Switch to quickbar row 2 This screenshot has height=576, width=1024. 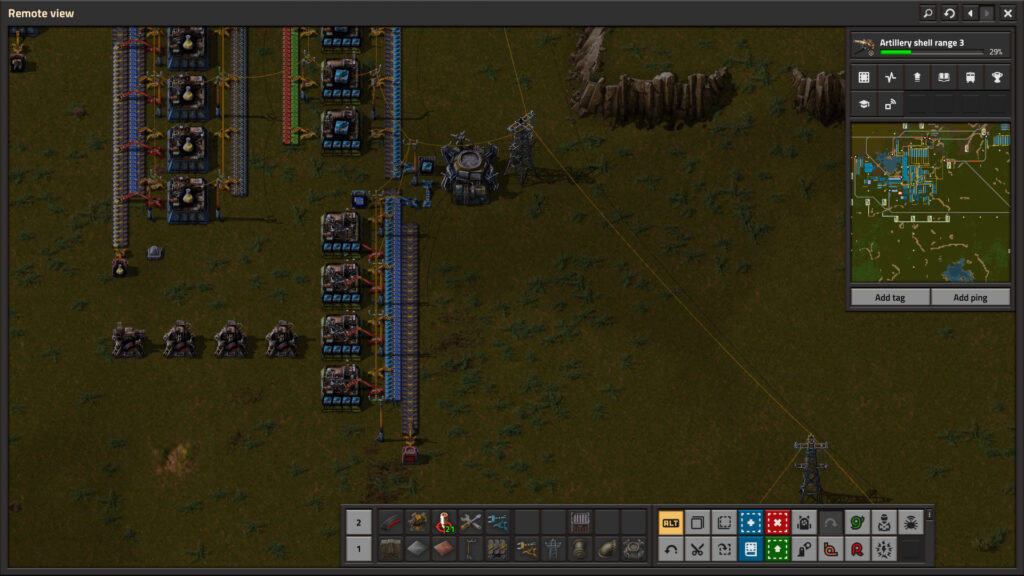pos(358,522)
